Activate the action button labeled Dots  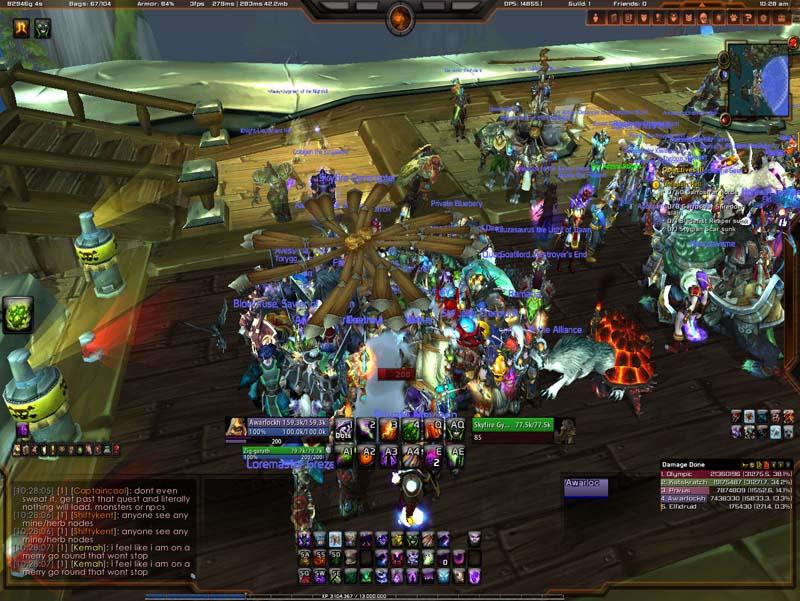click(343, 429)
